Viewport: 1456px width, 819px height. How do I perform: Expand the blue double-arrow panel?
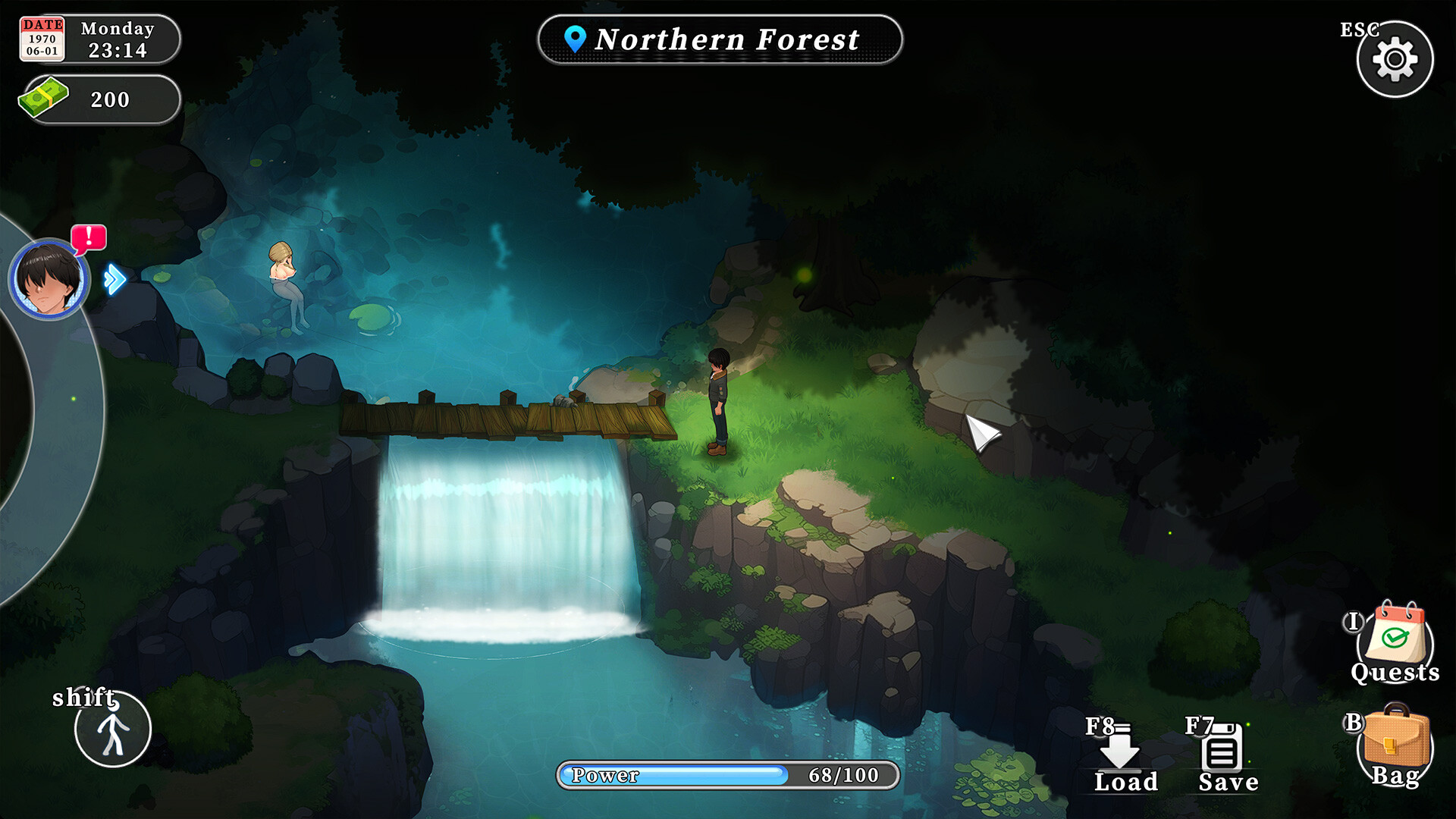pyautogui.click(x=115, y=279)
